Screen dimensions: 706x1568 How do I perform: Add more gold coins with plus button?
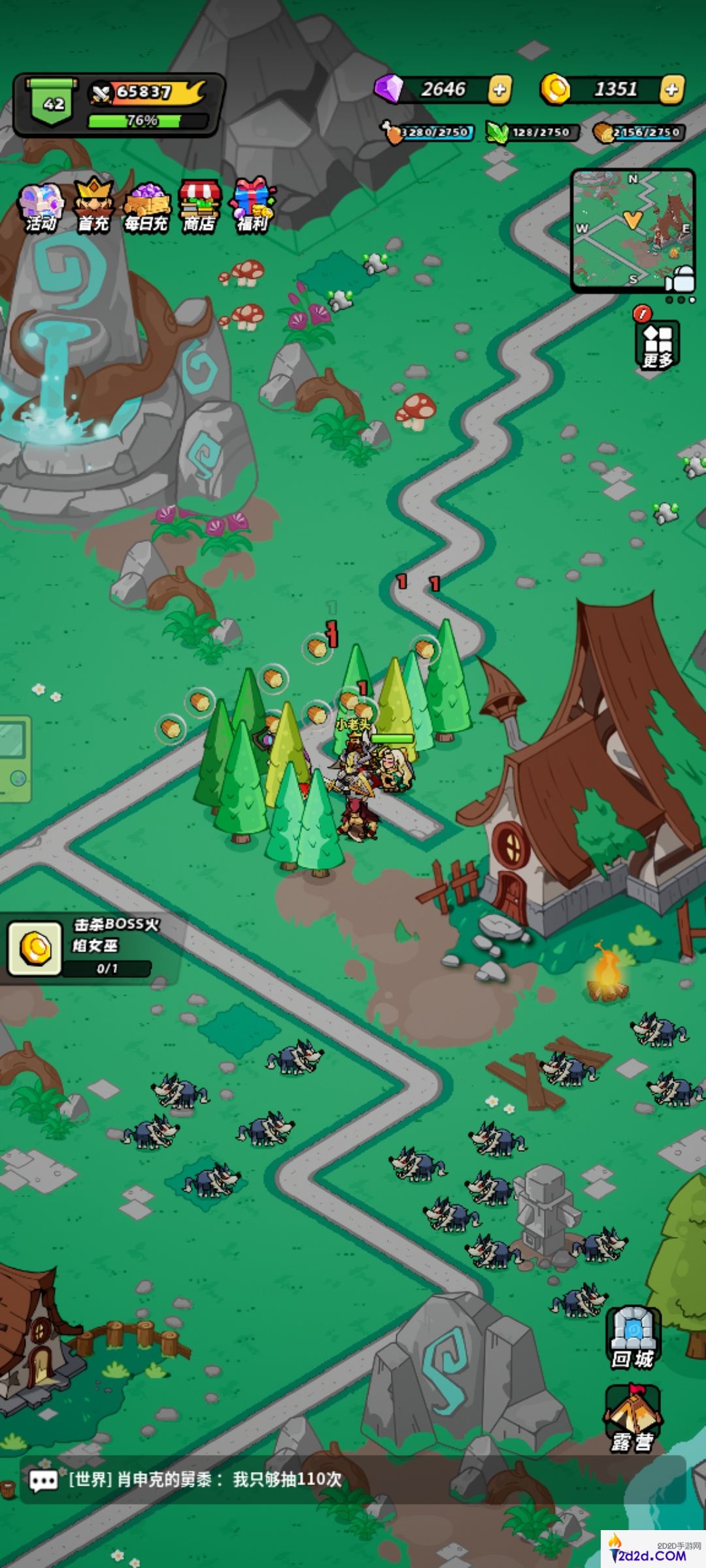click(672, 90)
